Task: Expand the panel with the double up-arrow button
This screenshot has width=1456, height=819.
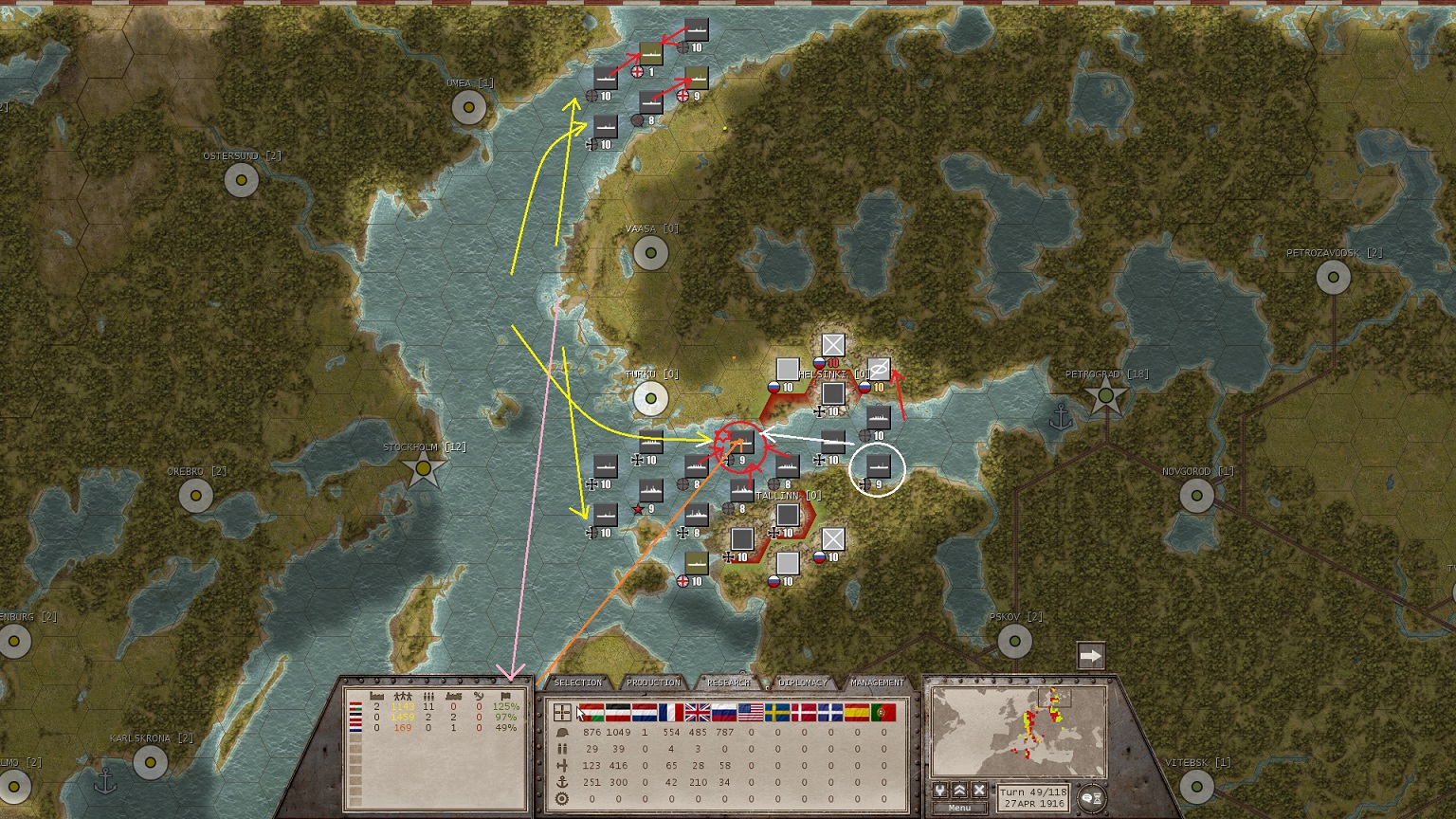Action: click(x=959, y=790)
